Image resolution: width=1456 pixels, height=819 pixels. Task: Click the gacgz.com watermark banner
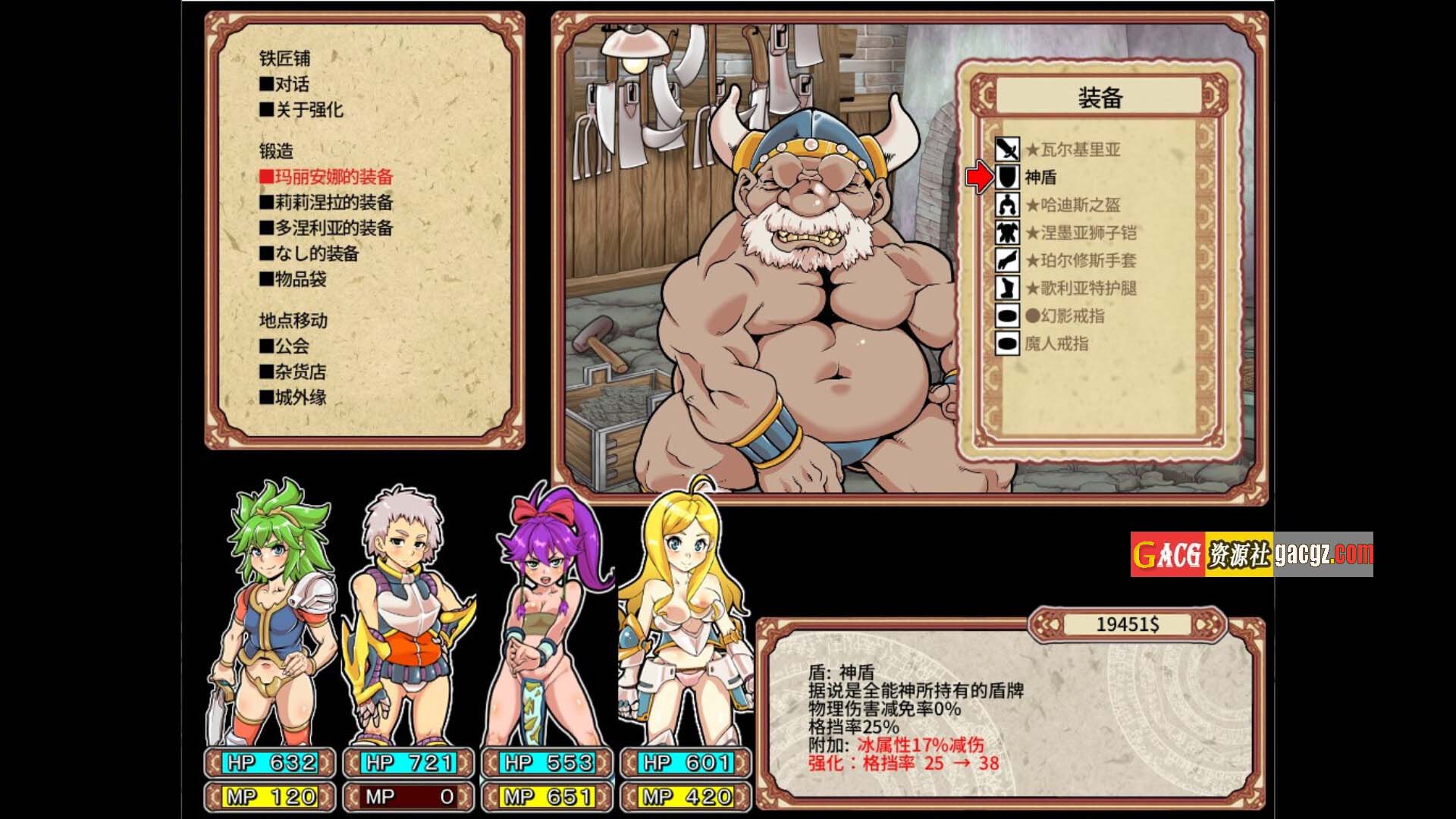point(1251,554)
